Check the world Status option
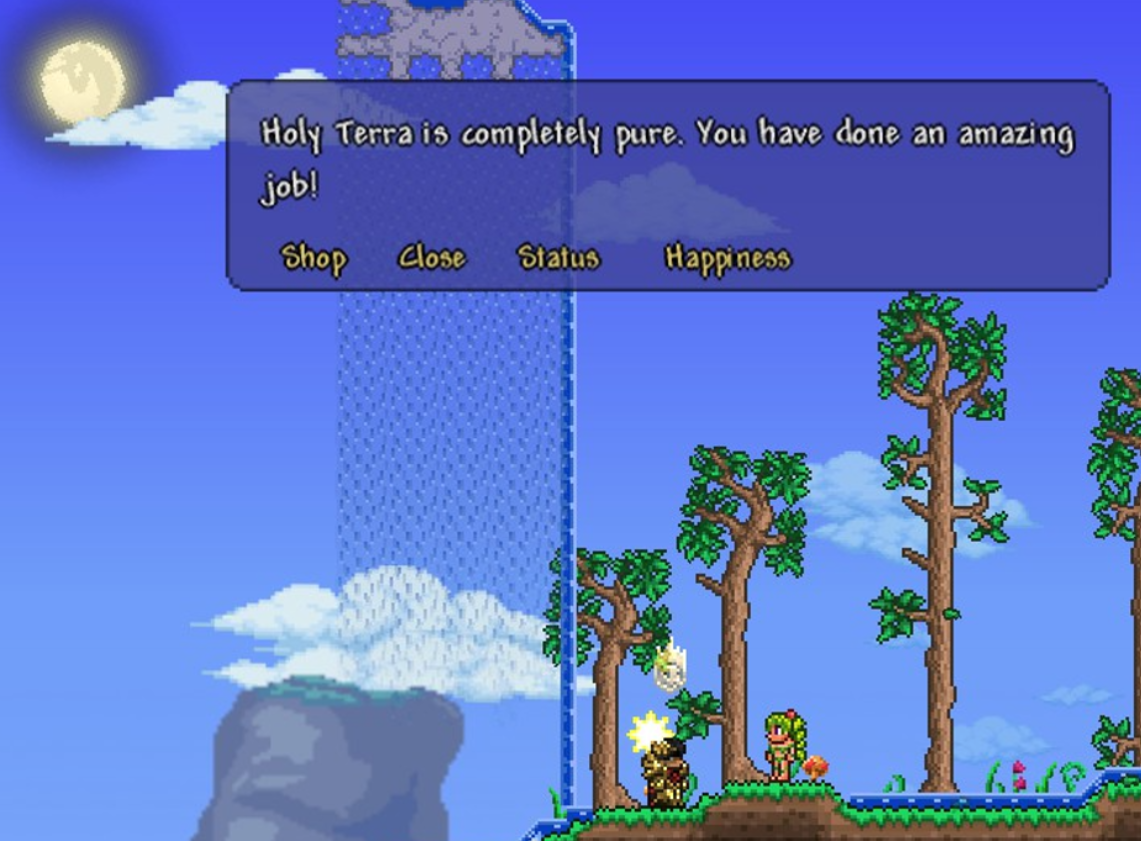 (x=558, y=258)
